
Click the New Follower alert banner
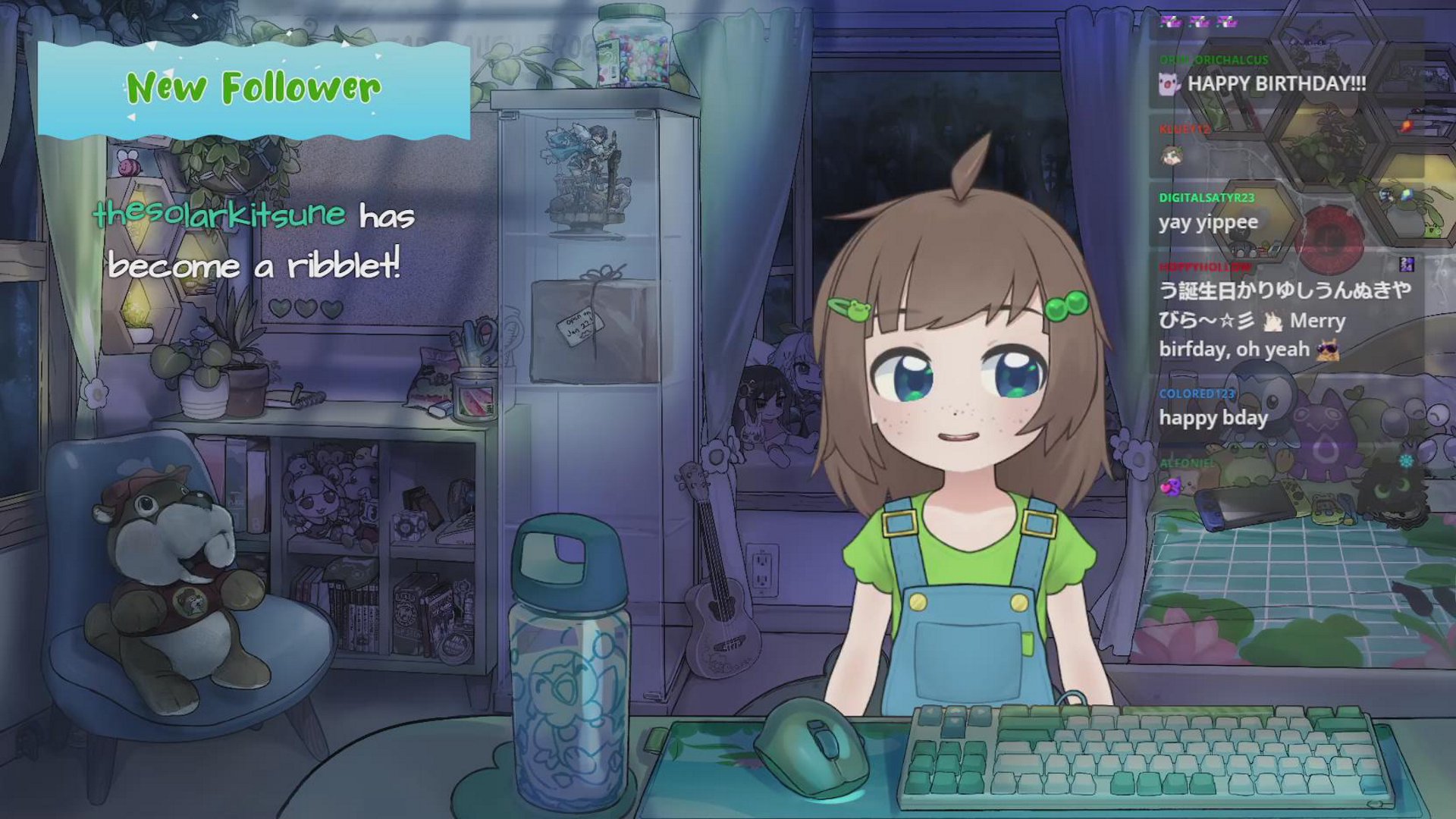[x=253, y=89]
